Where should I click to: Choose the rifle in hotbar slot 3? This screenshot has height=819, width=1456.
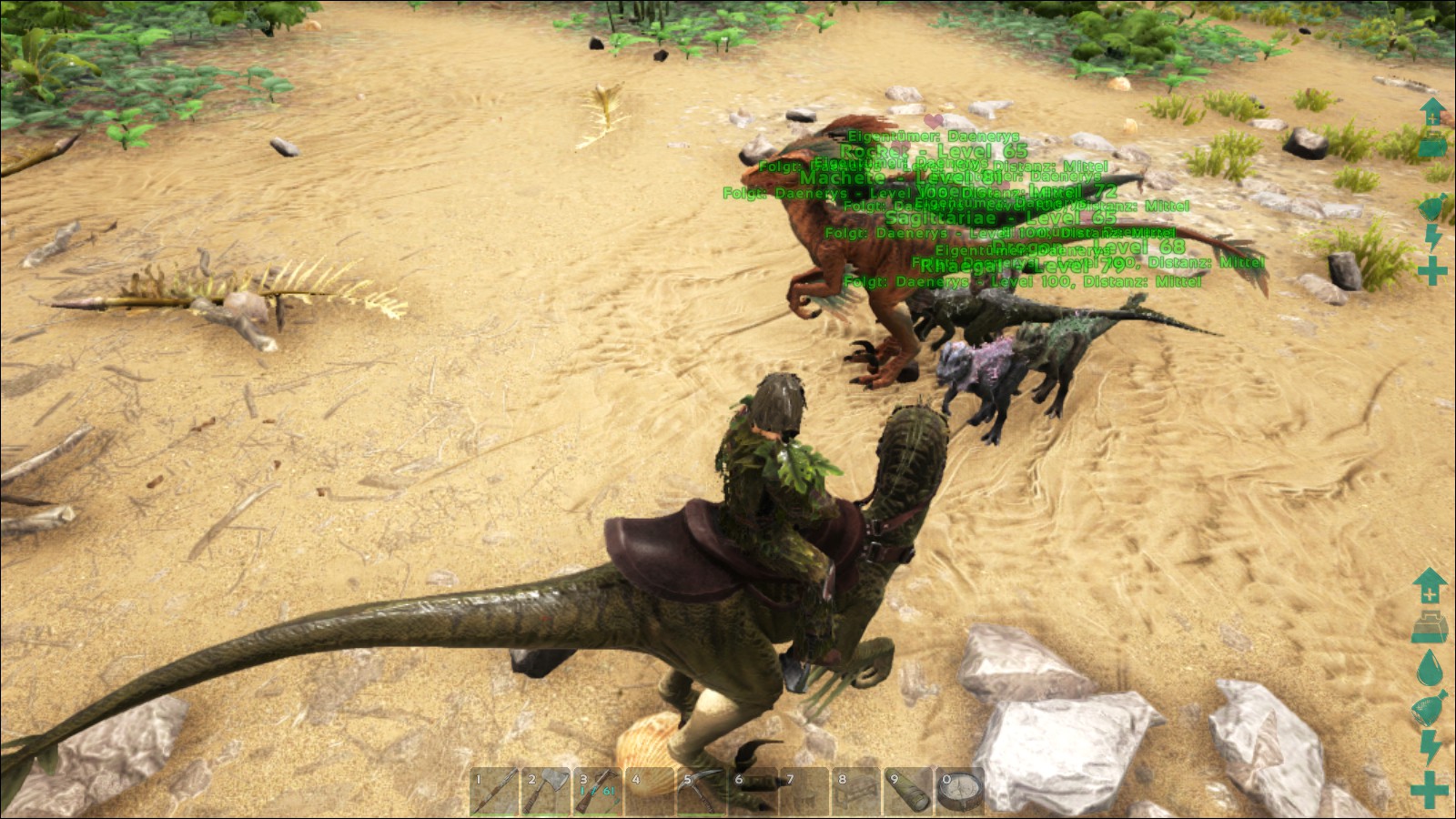[x=598, y=791]
